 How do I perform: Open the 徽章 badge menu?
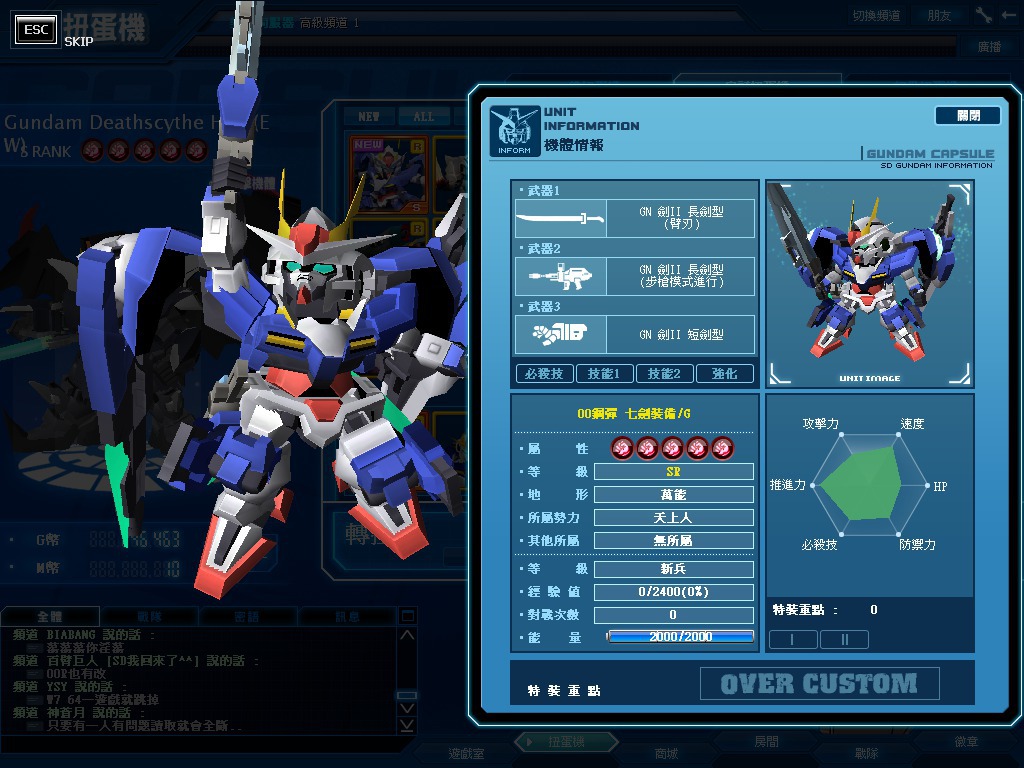966,742
